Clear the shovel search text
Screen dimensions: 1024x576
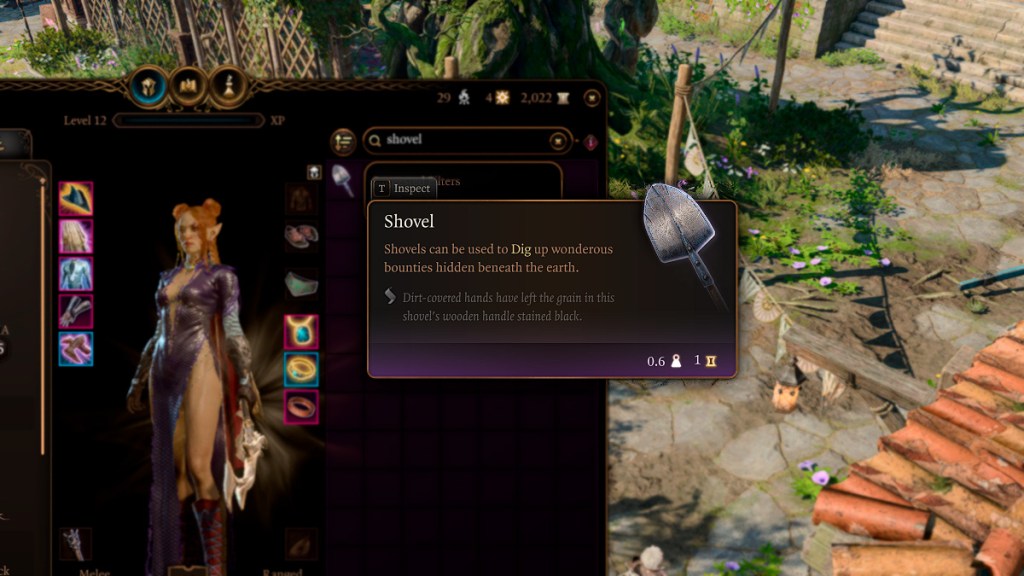[x=558, y=141]
